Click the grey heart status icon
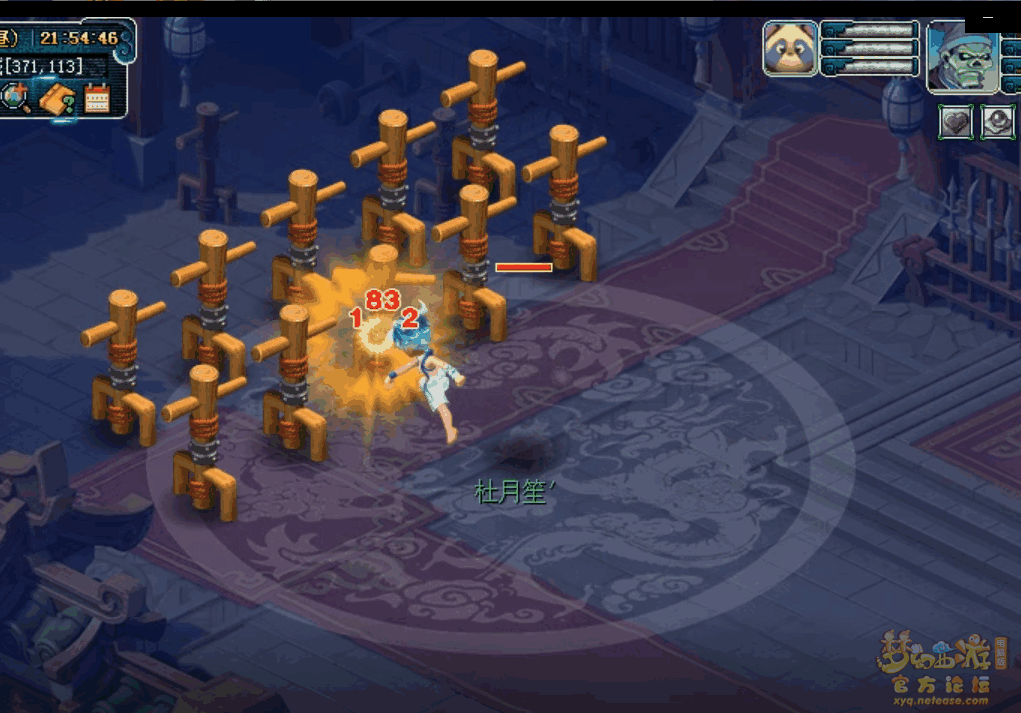This screenshot has height=713, width=1021. [956, 122]
